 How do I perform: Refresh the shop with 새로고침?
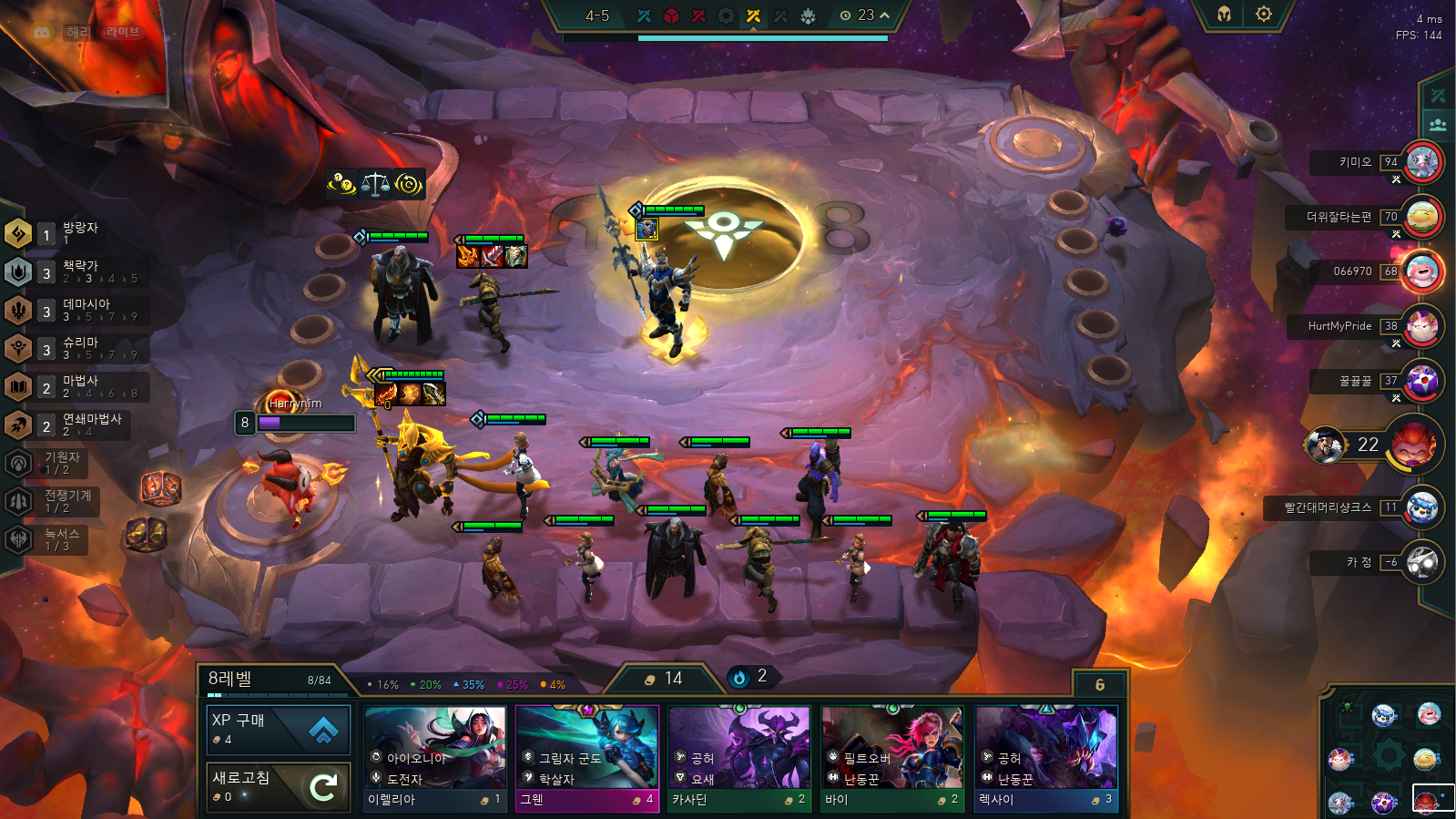click(278, 786)
